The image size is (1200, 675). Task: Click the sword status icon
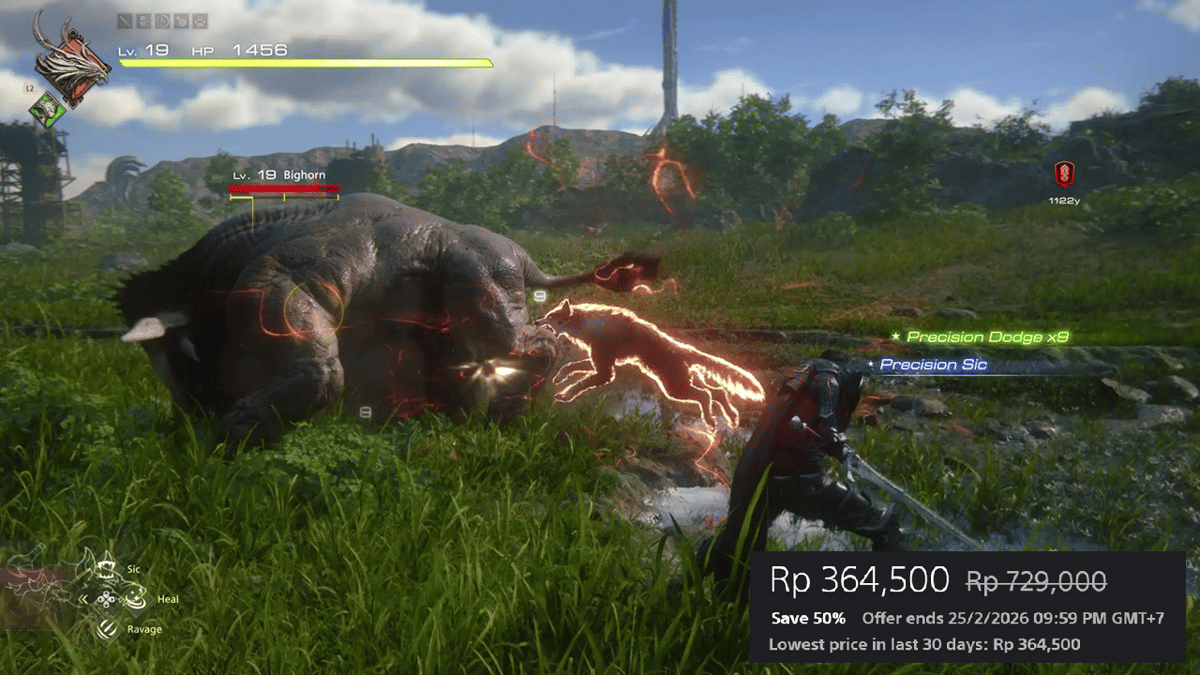pos(124,19)
